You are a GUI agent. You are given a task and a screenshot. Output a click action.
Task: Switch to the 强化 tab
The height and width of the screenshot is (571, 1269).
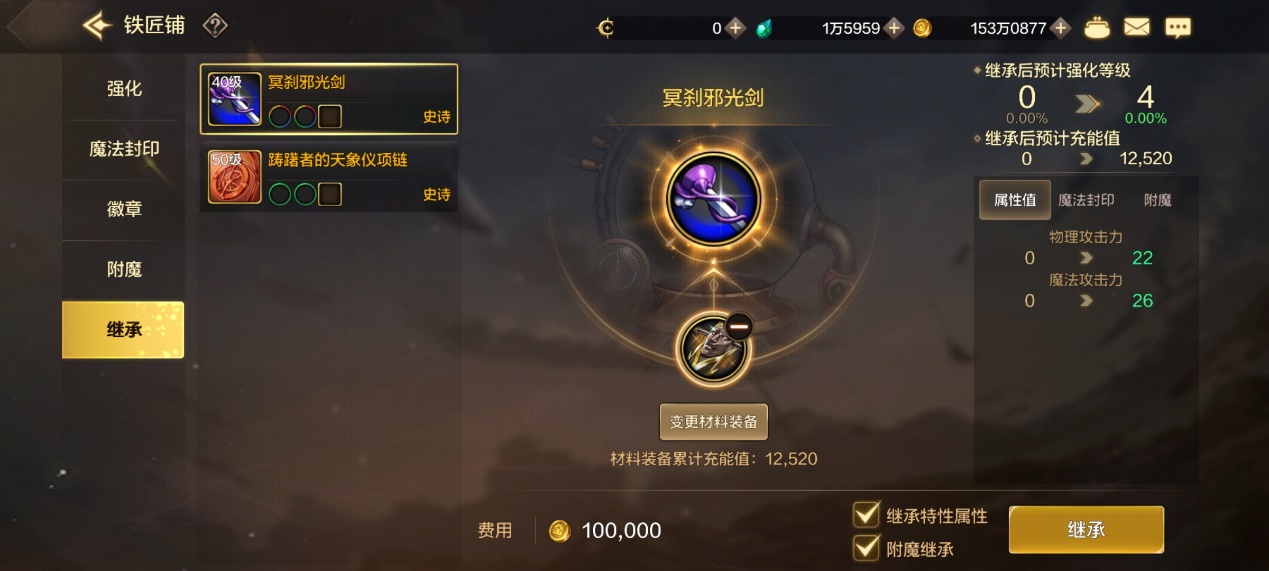(x=124, y=89)
